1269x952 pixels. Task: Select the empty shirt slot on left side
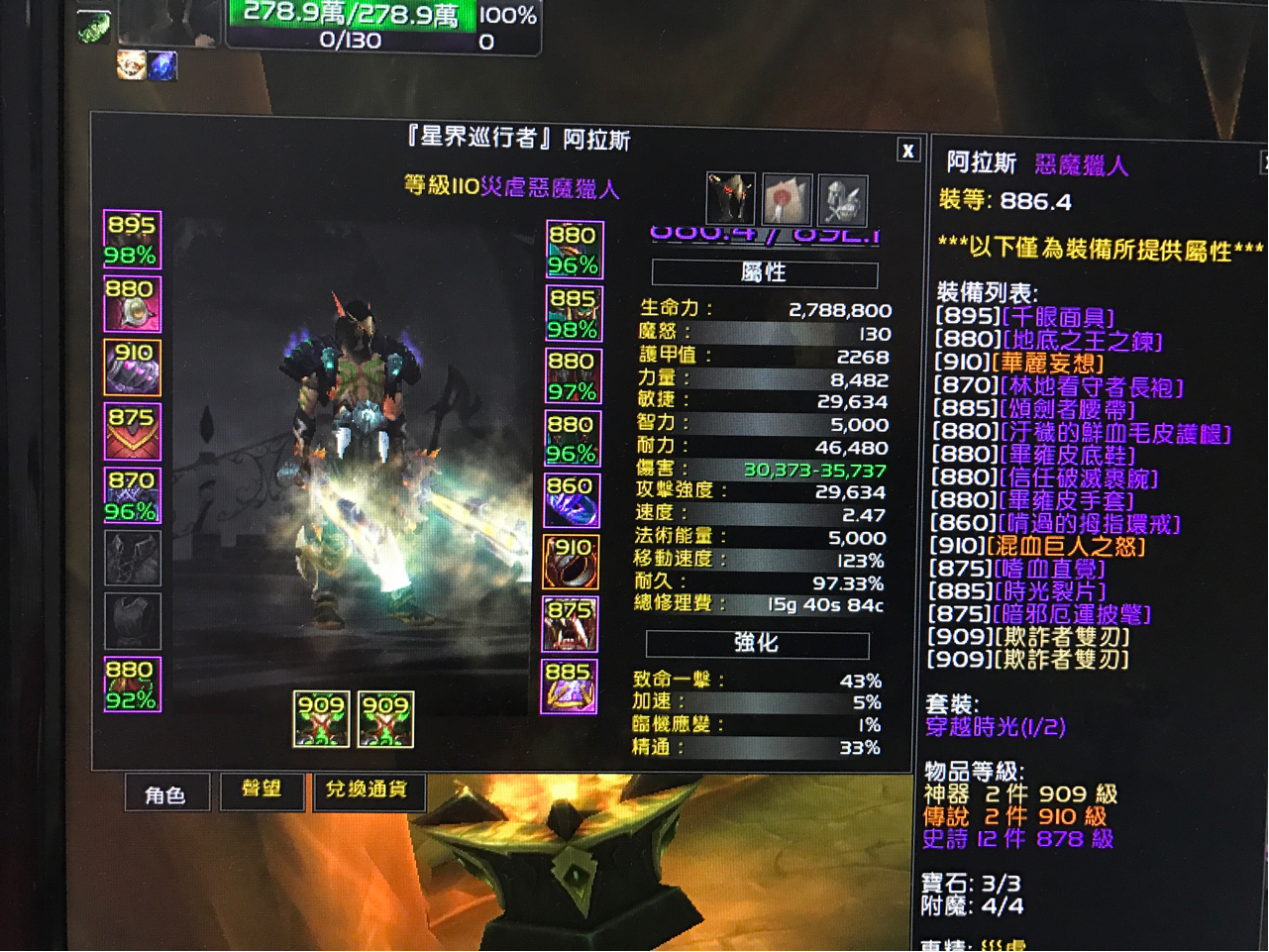tap(132, 560)
